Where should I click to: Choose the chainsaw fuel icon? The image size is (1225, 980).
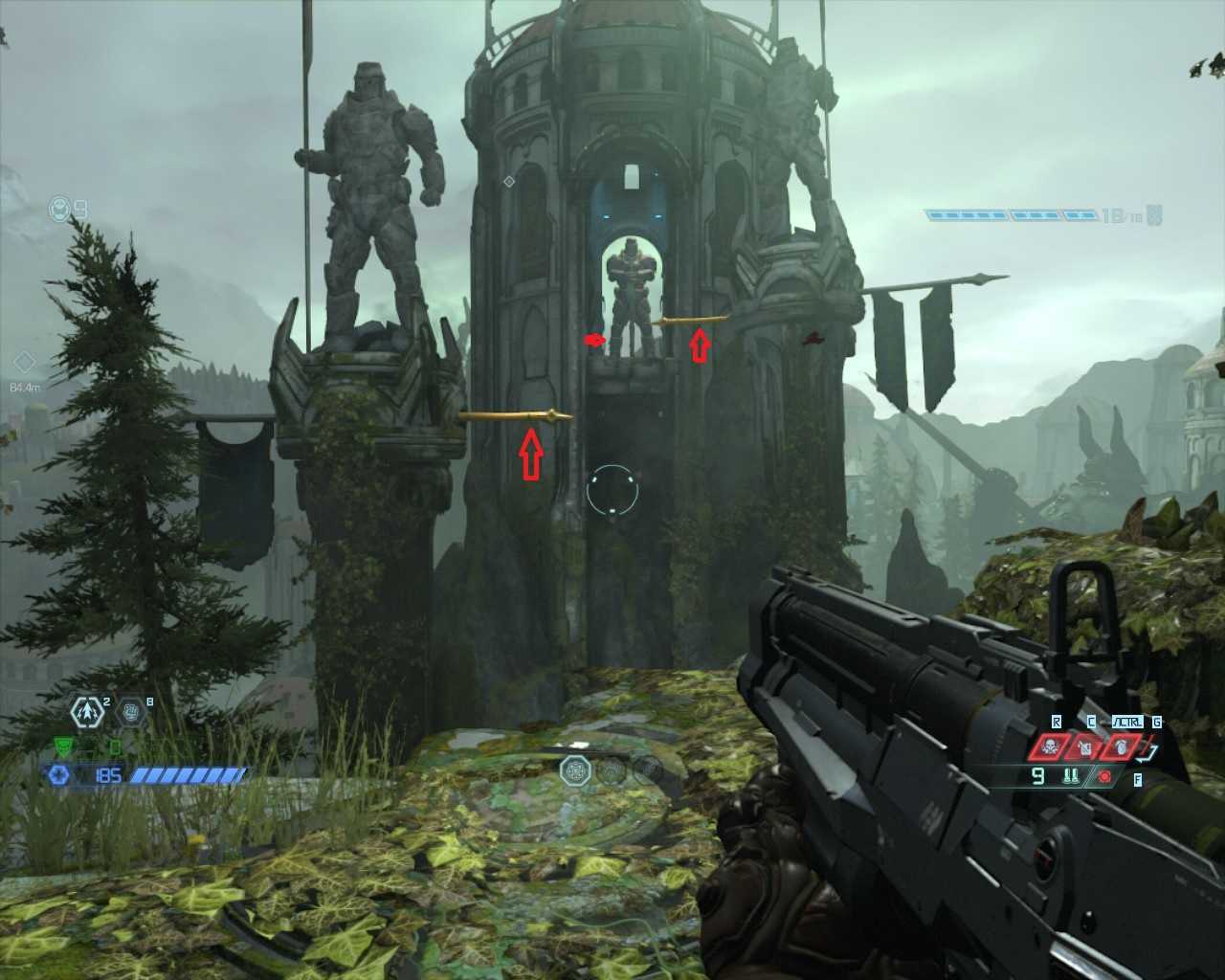pos(1072,776)
